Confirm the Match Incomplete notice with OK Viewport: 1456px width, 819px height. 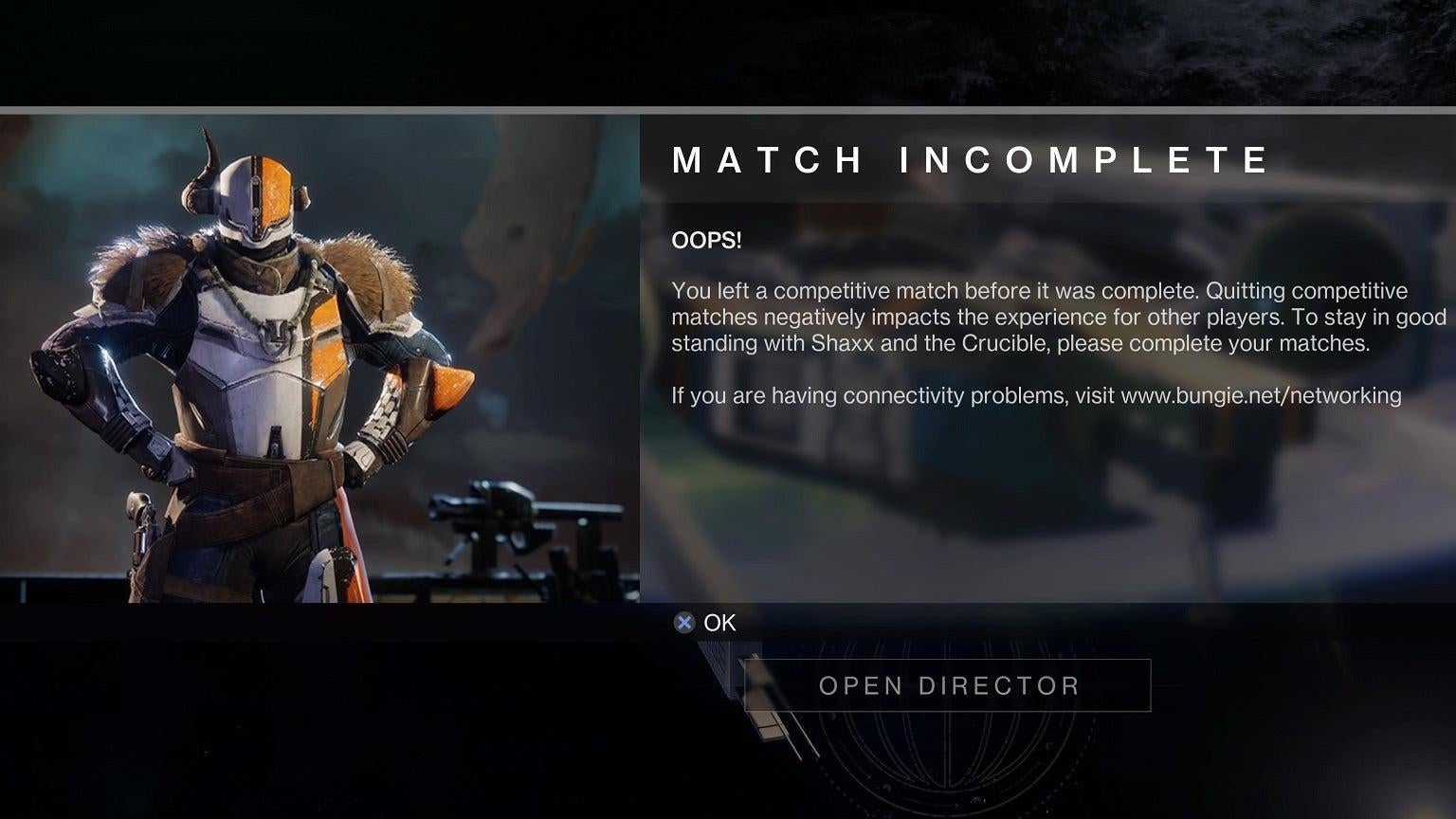point(705,623)
